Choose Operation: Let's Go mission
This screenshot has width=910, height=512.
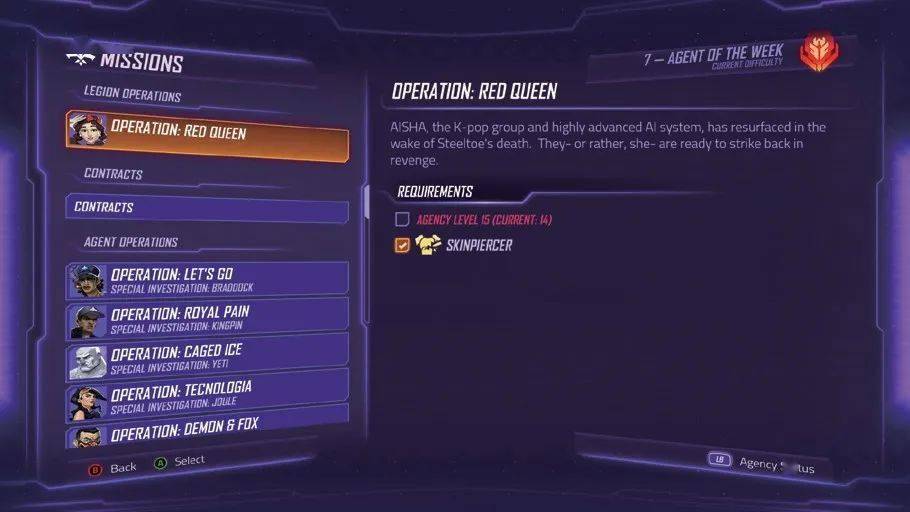208,280
